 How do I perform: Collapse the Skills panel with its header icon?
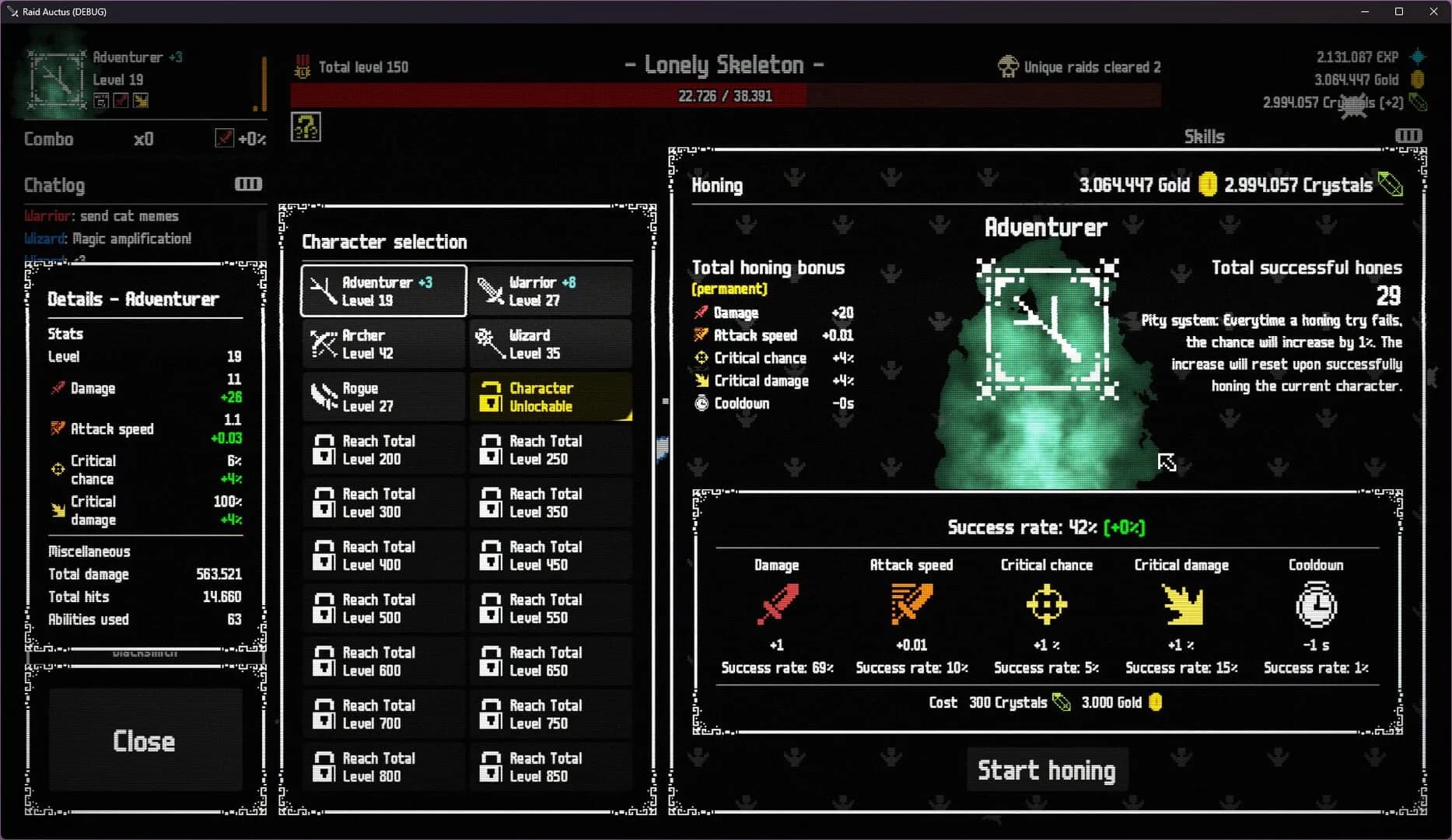tap(1408, 135)
